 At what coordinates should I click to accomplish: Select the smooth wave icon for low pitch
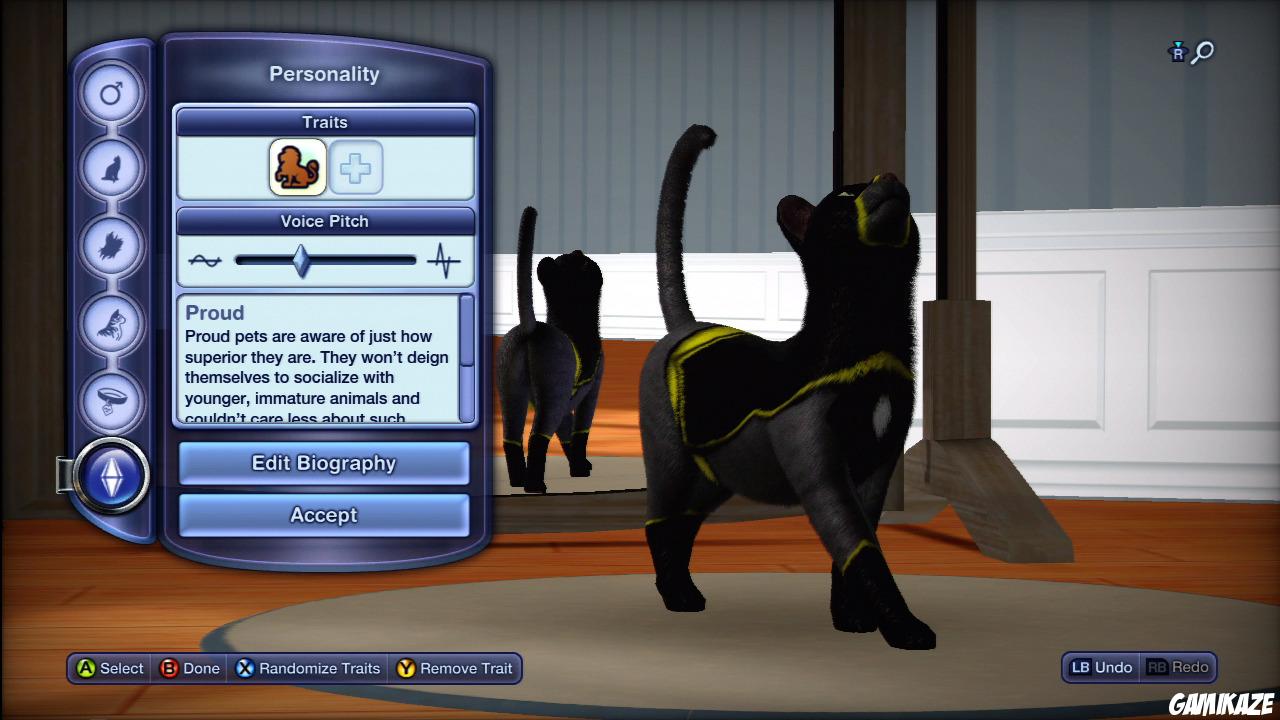pos(203,259)
